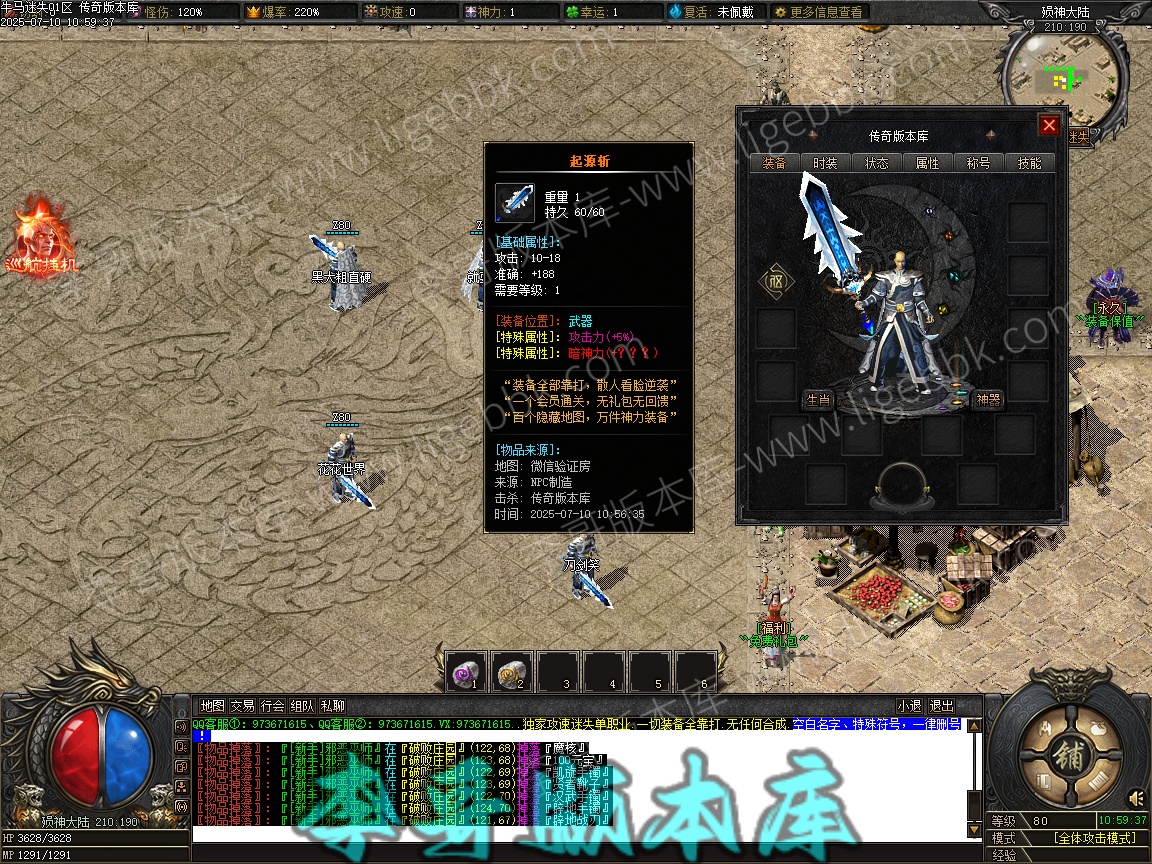Open the 行会 guild button

click(x=272, y=706)
